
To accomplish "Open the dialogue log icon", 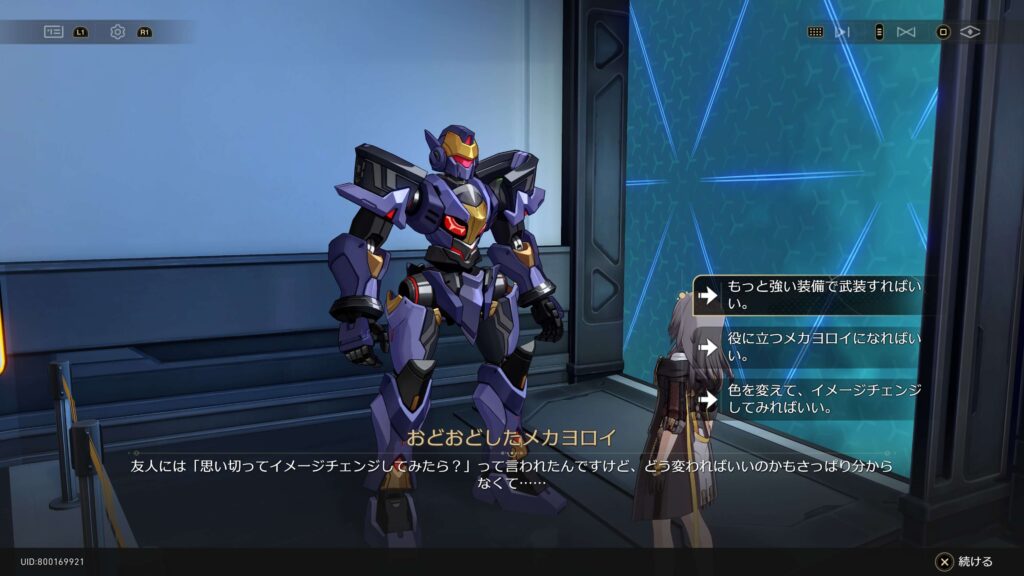I will [x=53, y=32].
